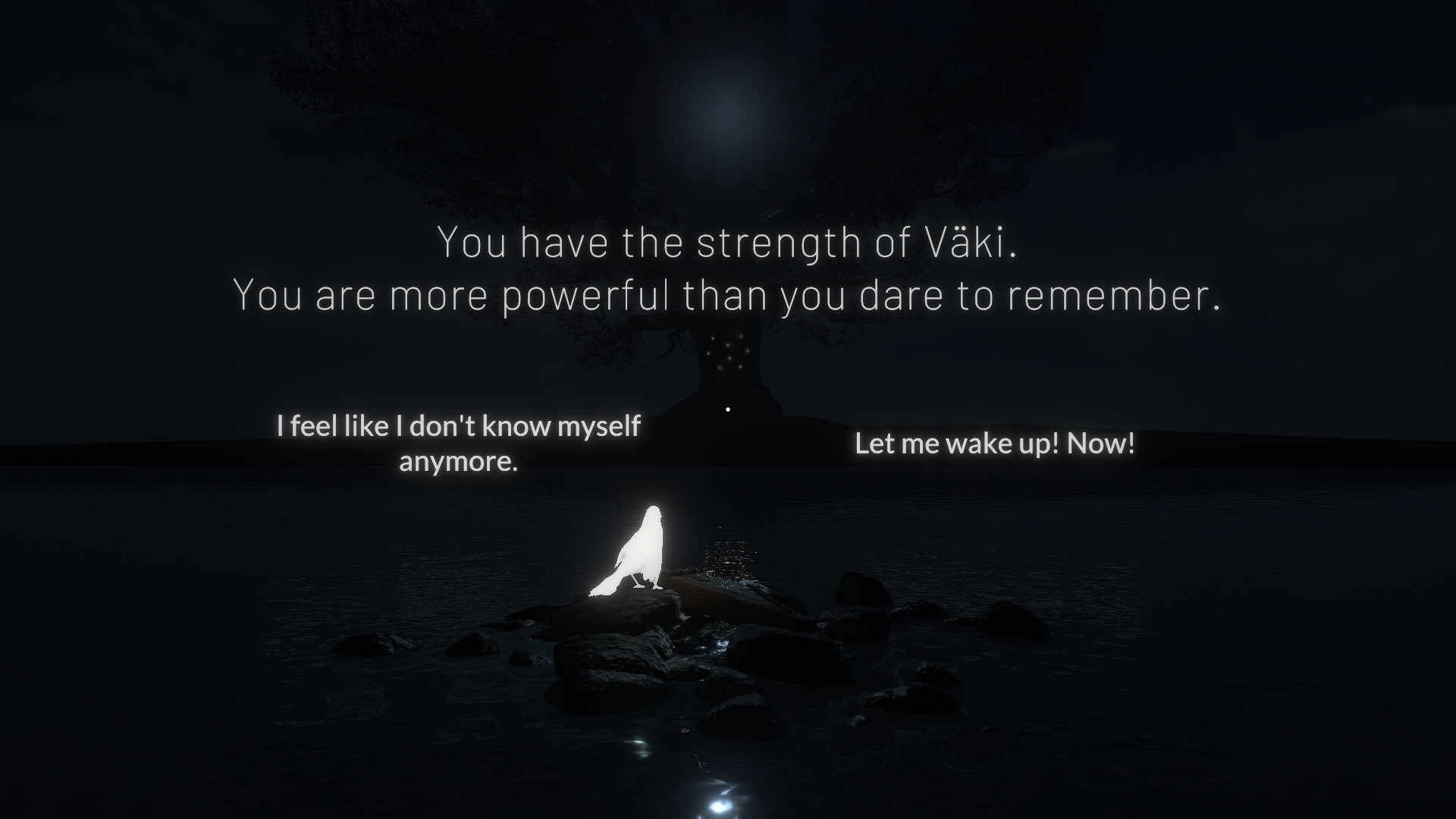Click the topmost firefly light on the tree
Image resolution: width=1456 pixels, height=819 pixels.
[741, 336]
